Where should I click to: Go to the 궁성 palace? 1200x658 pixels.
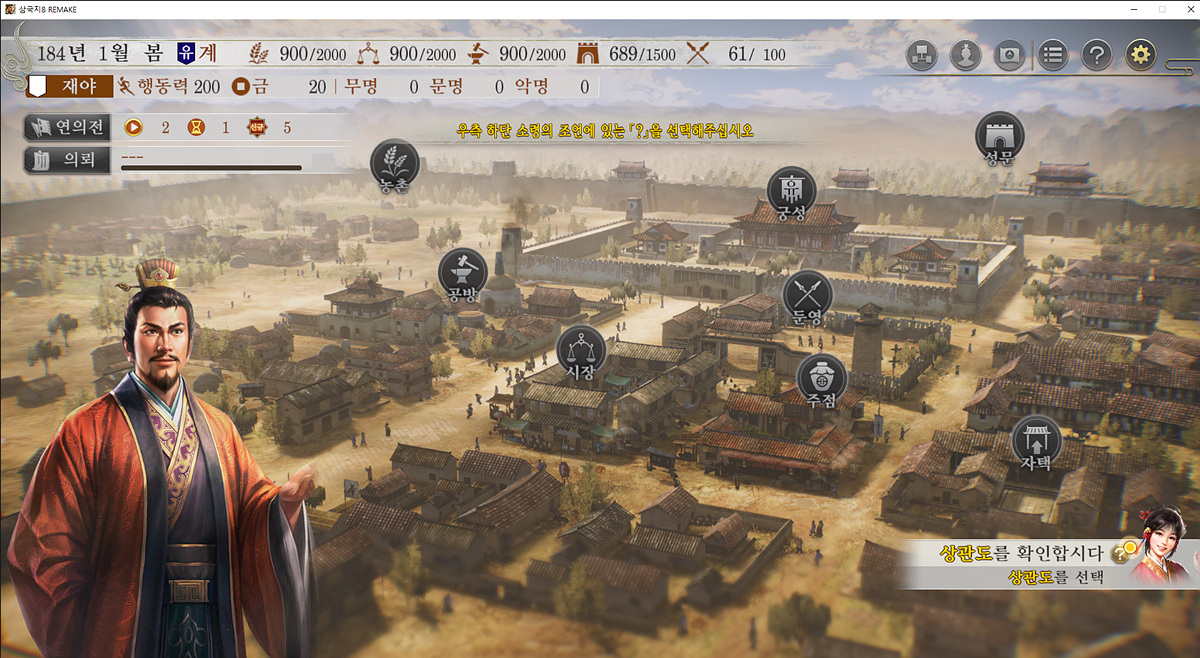click(791, 190)
